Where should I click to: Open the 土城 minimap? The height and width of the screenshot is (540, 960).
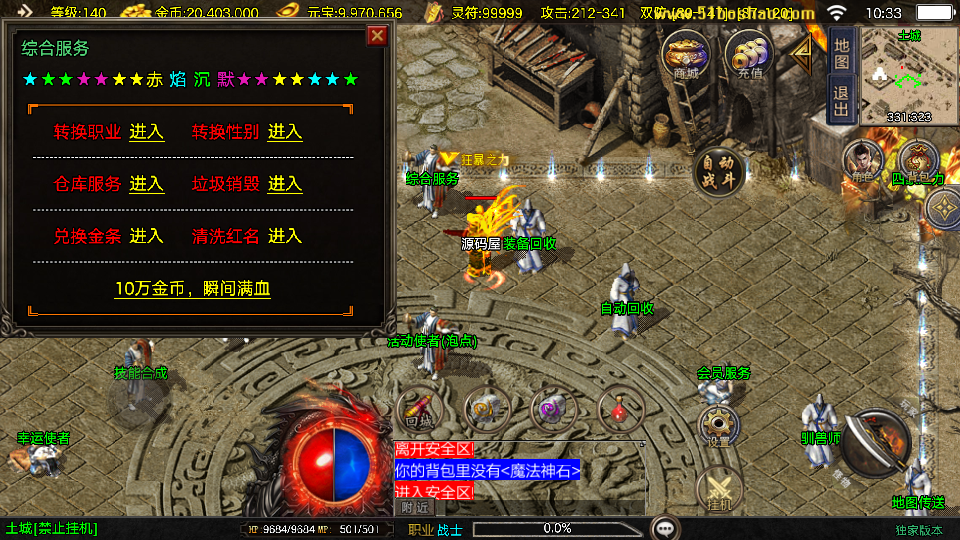click(909, 76)
